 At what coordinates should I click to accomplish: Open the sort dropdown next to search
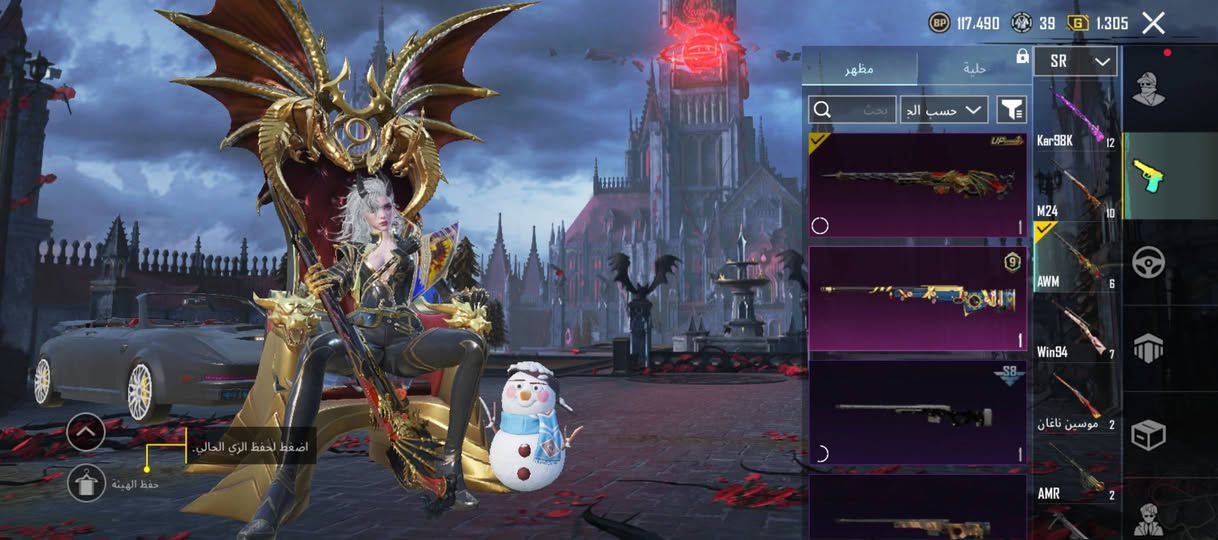click(944, 109)
